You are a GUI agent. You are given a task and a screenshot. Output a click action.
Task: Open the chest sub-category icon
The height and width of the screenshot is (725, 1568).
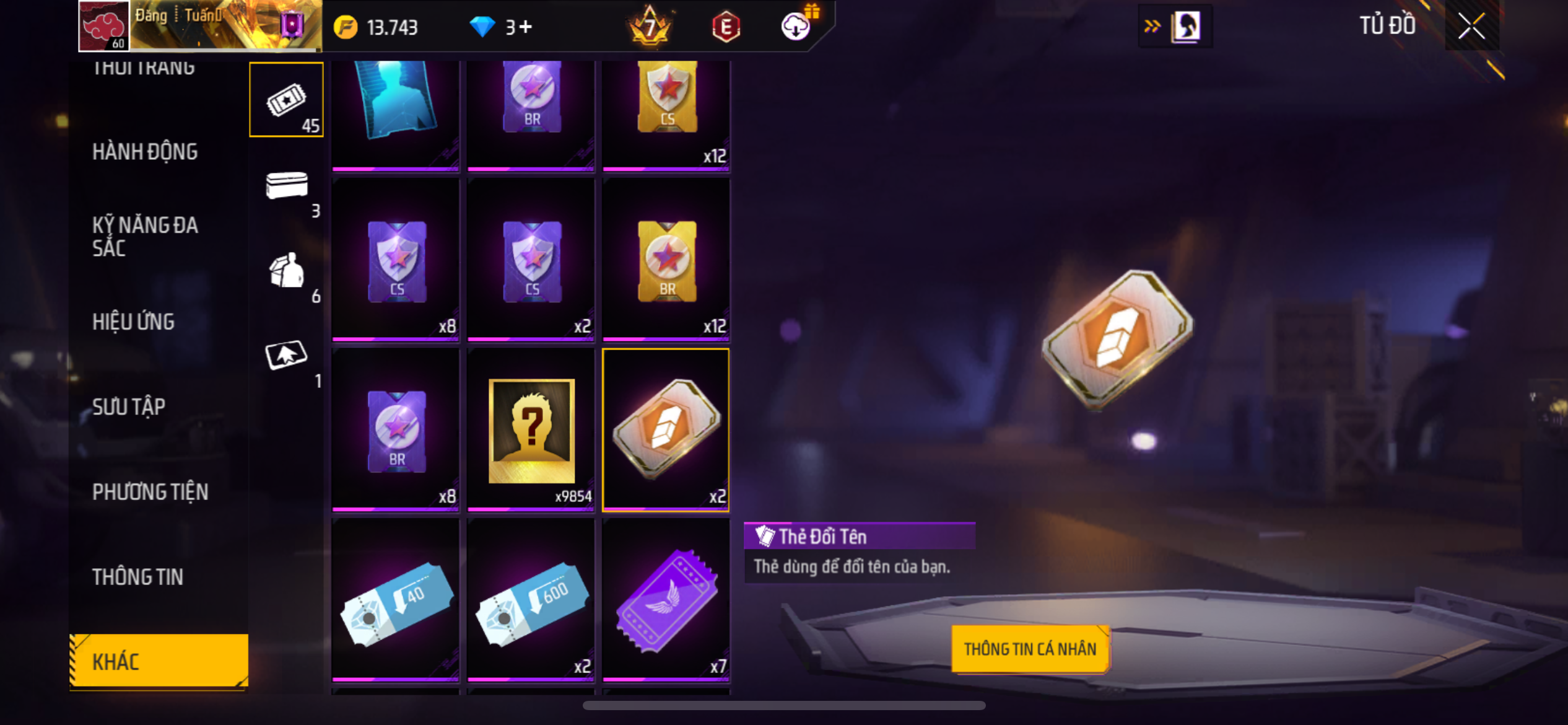click(x=286, y=185)
